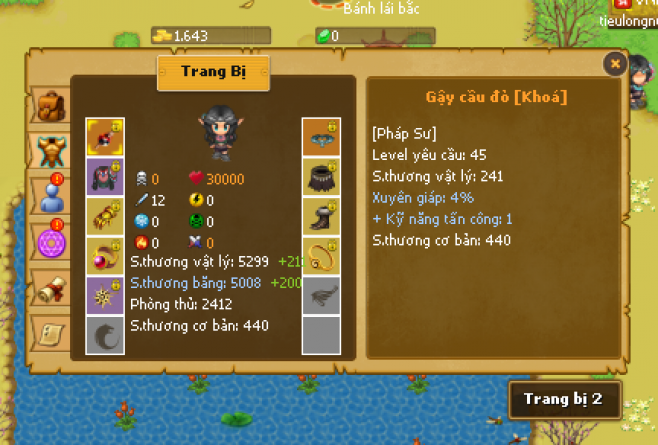Image resolution: width=658 pixels, height=445 pixels.
Task: Select the black-haired wig equipment slot
Action: pos(104,176)
